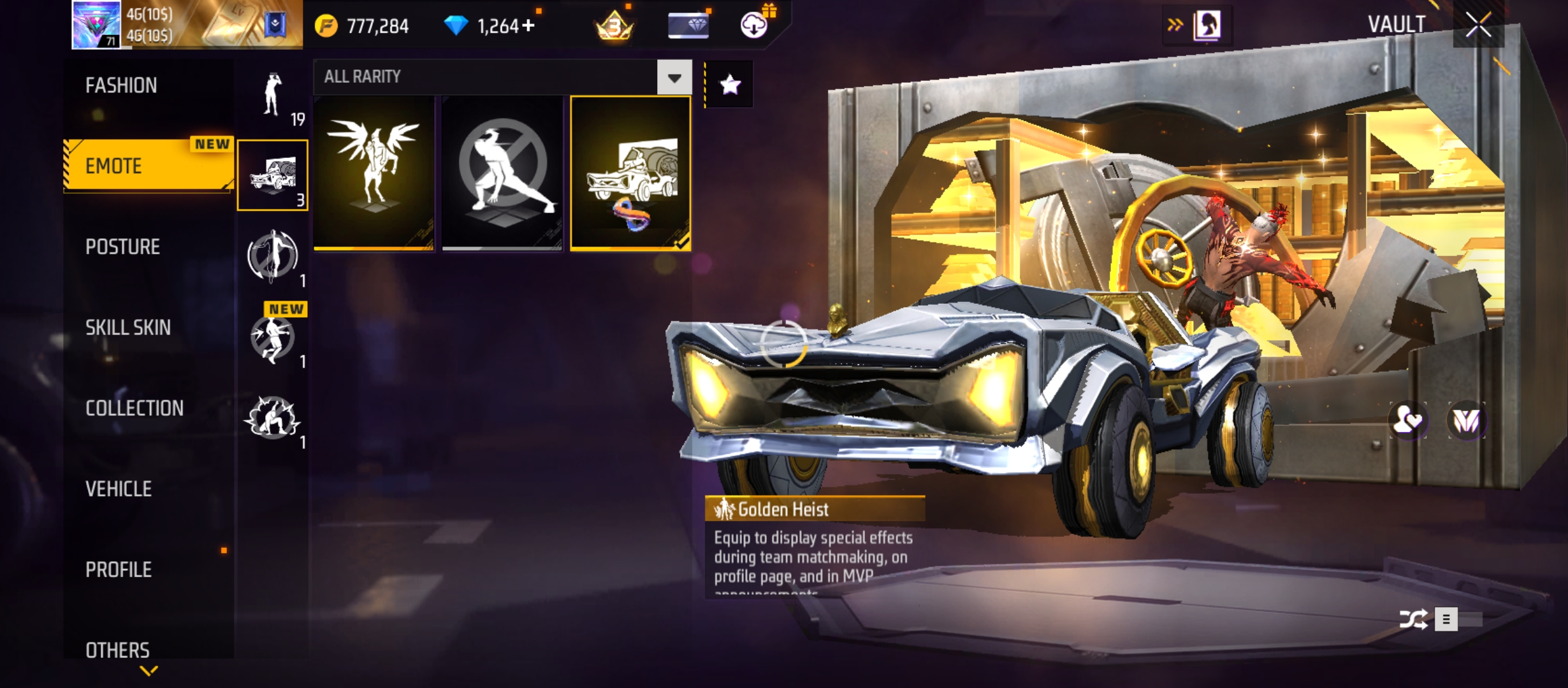Open the All Rarity dropdown
This screenshot has width=1568, height=688.
[674, 77]
